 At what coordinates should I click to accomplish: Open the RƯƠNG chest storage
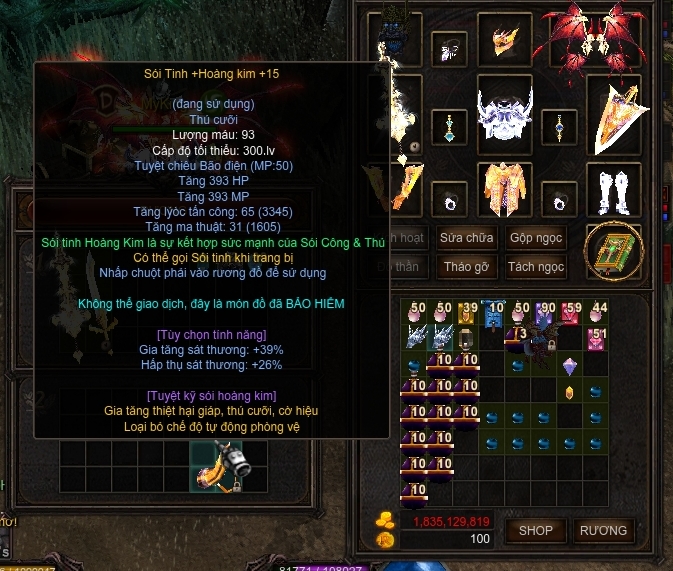click(x=603, y=531)
